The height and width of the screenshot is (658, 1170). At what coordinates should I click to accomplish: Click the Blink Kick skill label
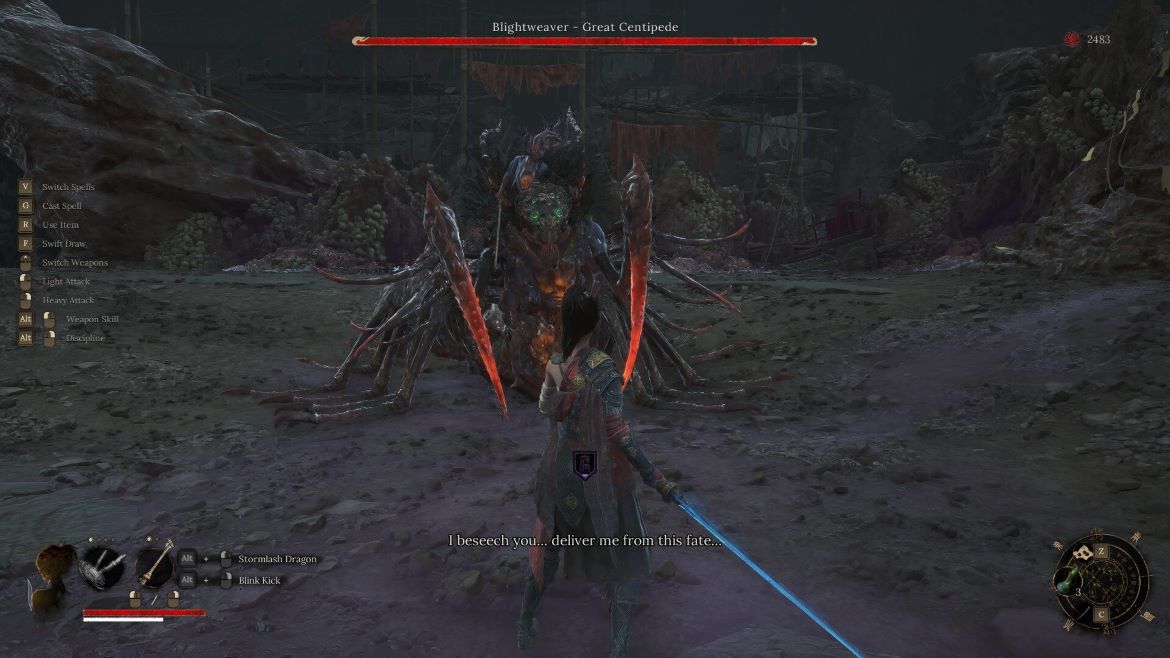260,580
